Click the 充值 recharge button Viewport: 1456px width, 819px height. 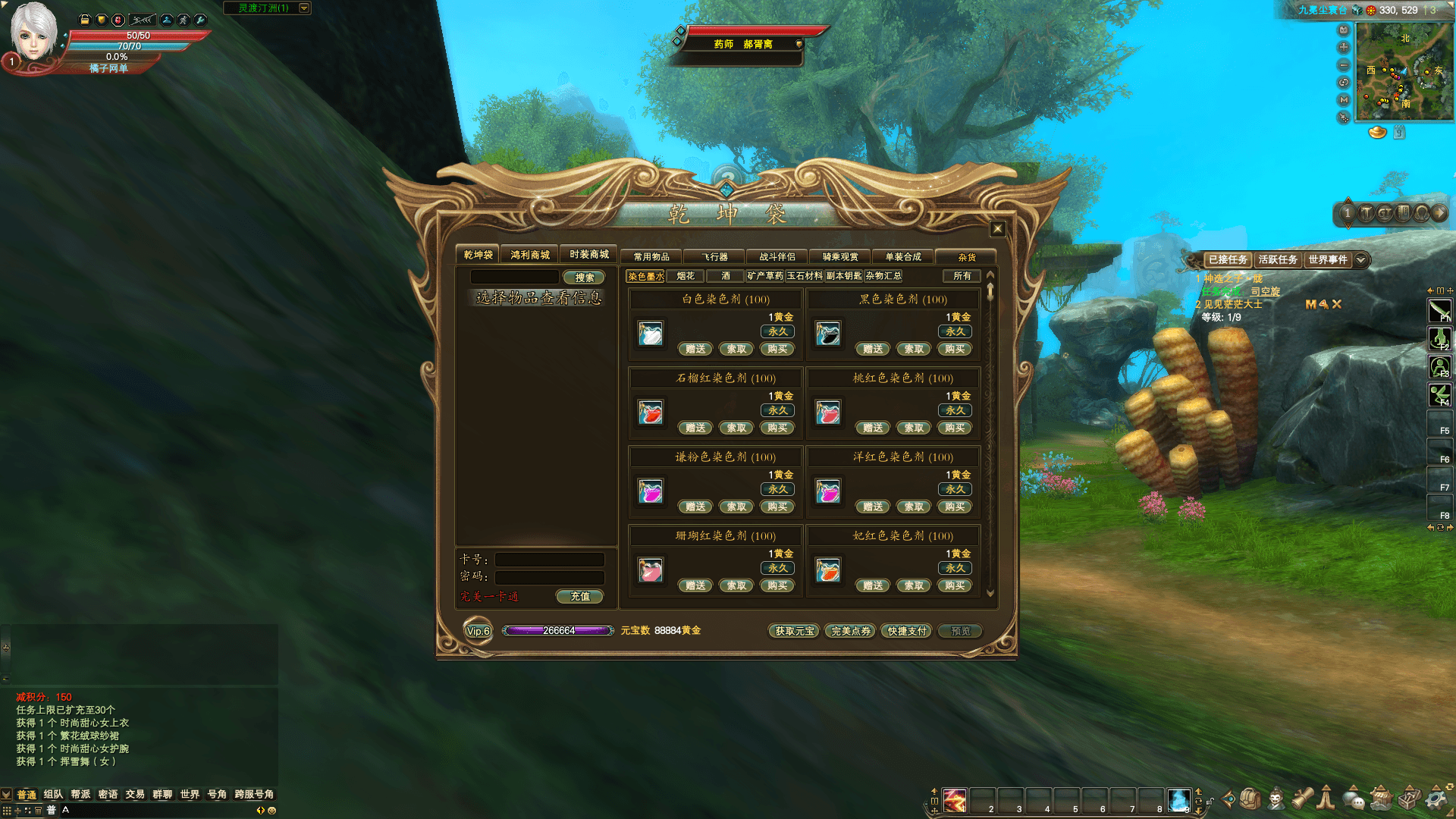580,597
